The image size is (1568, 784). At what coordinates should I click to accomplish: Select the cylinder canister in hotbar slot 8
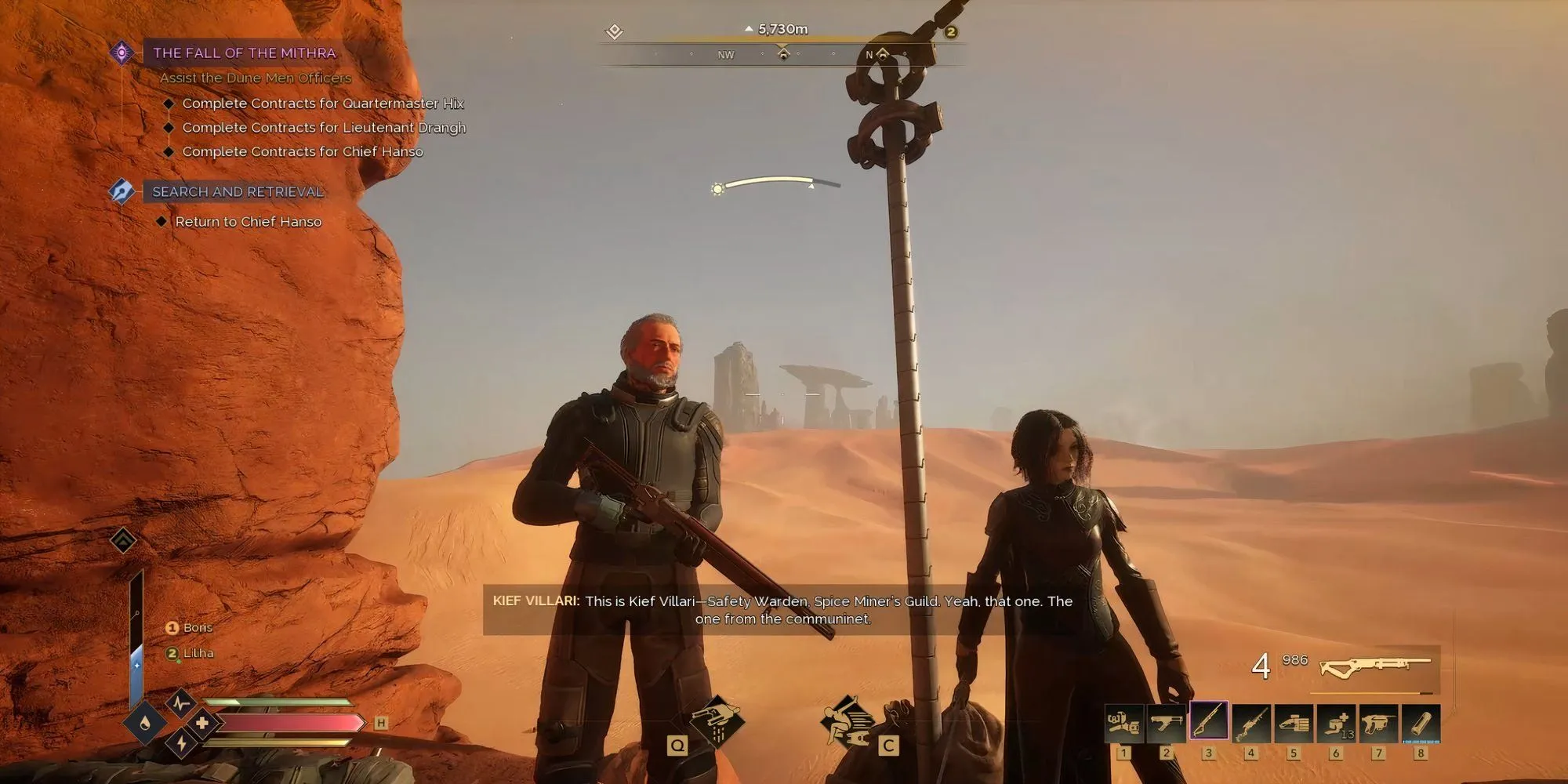point(1420,723)
